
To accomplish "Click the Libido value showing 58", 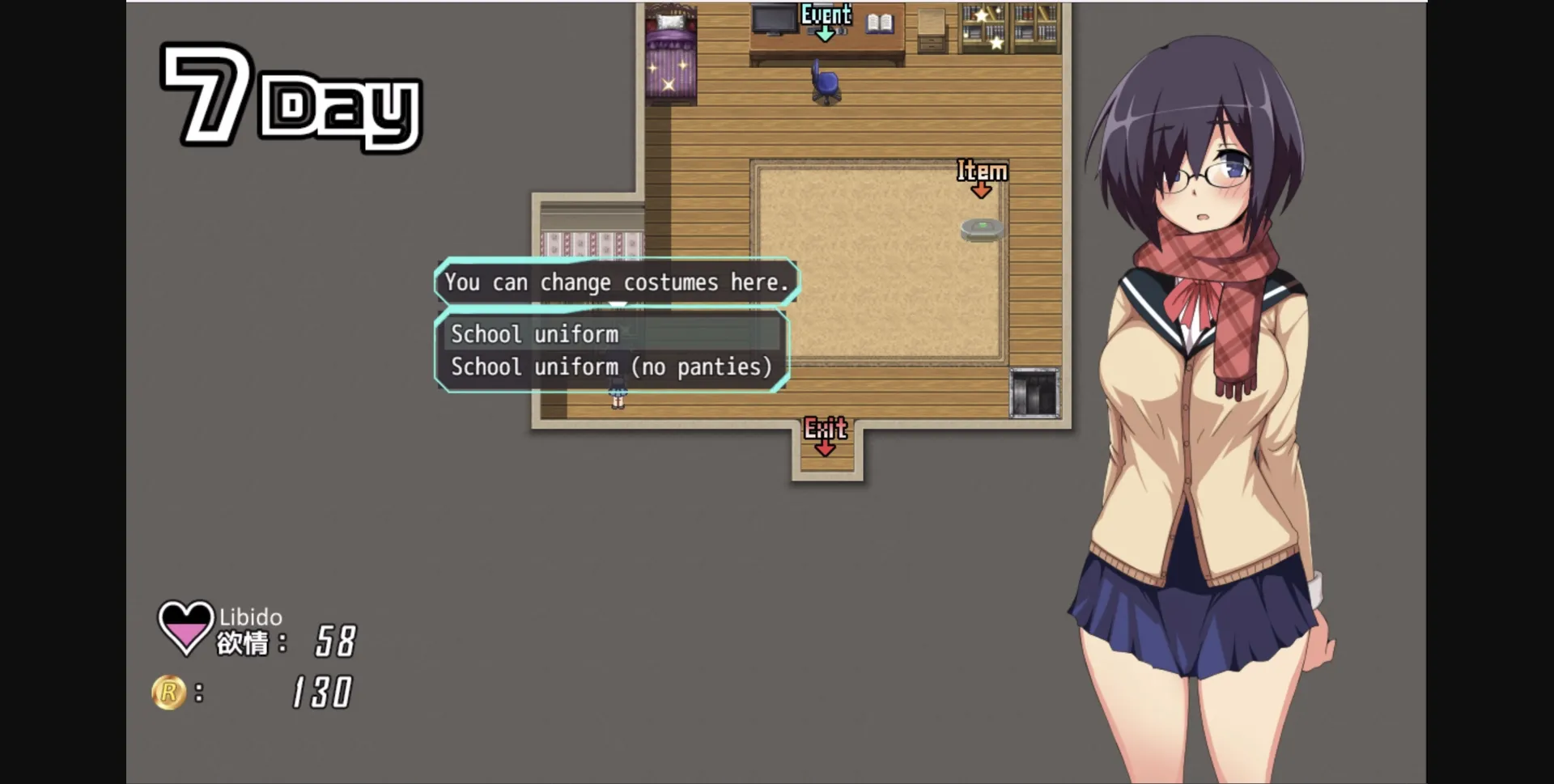I will coord(337,639).
